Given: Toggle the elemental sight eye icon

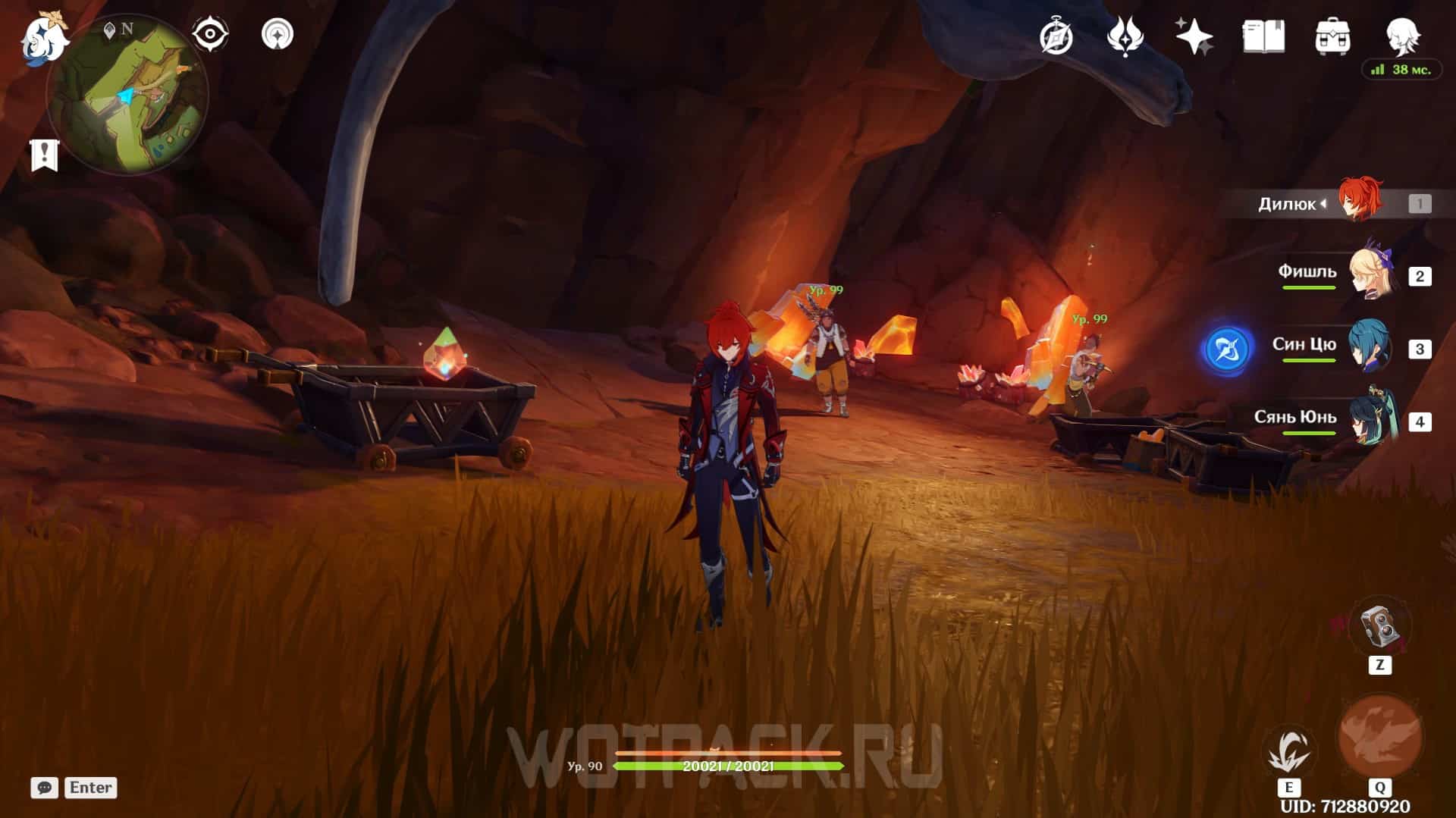Looking at the screenshot, I should pos(209,34).
